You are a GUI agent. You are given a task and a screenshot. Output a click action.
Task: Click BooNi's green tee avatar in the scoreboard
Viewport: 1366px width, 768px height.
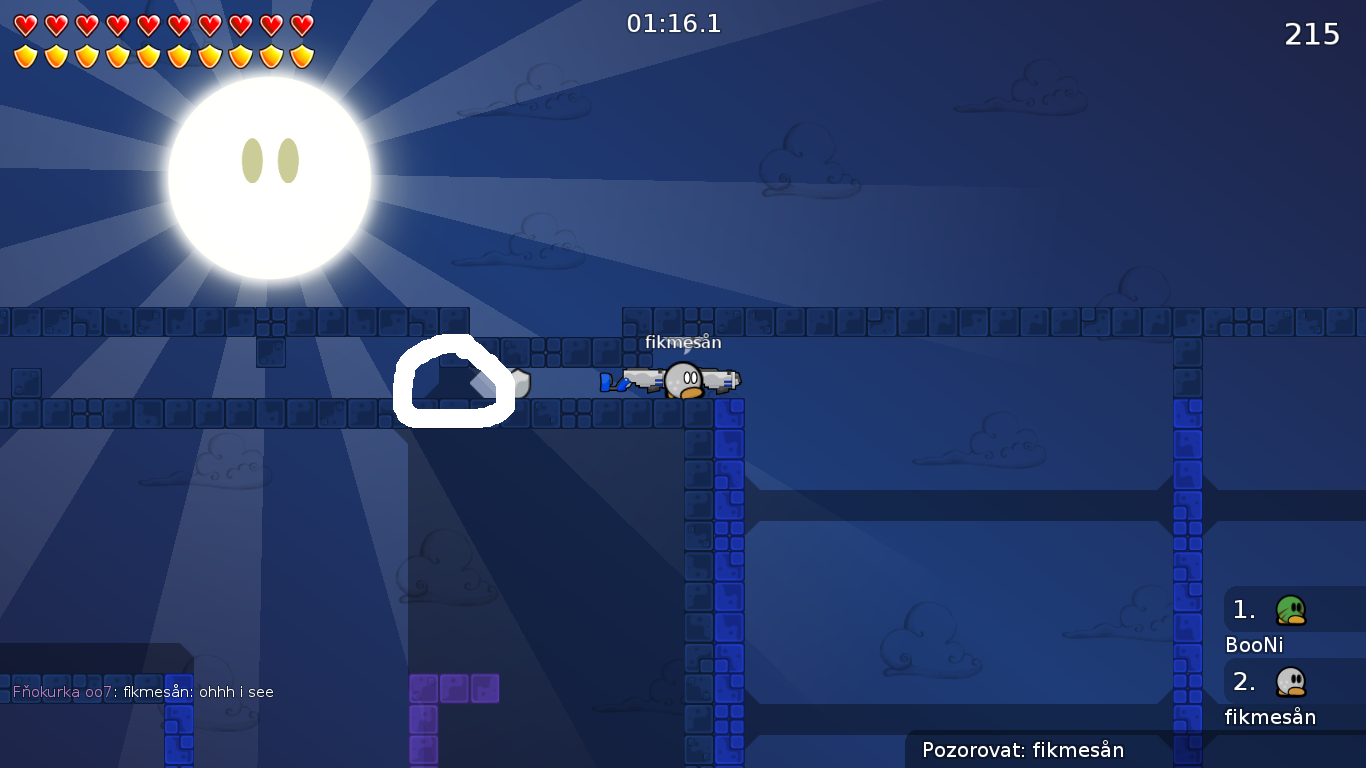[1290, 608]
